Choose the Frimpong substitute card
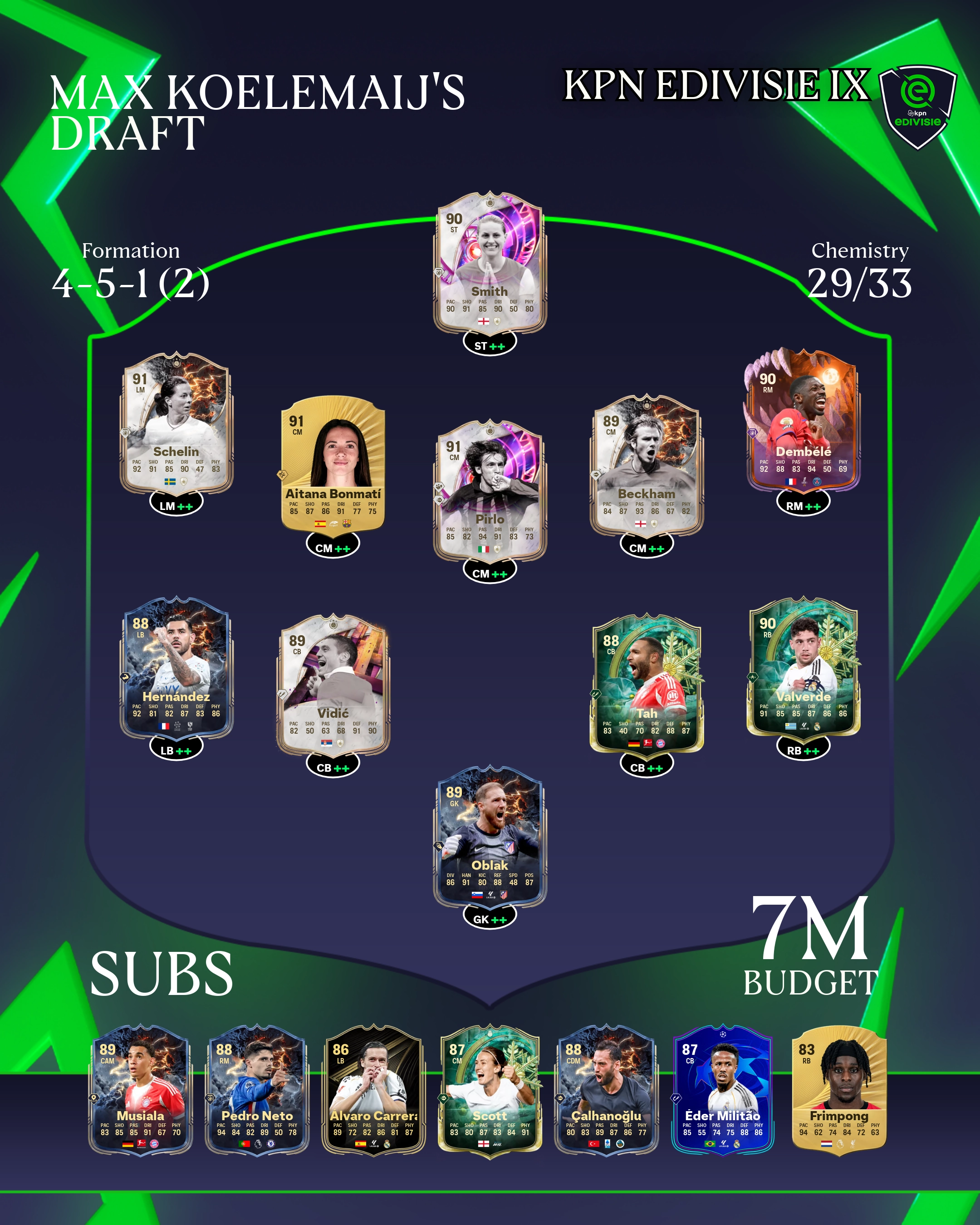This screenshot has width=980, height=1225. pos(839,1090)
